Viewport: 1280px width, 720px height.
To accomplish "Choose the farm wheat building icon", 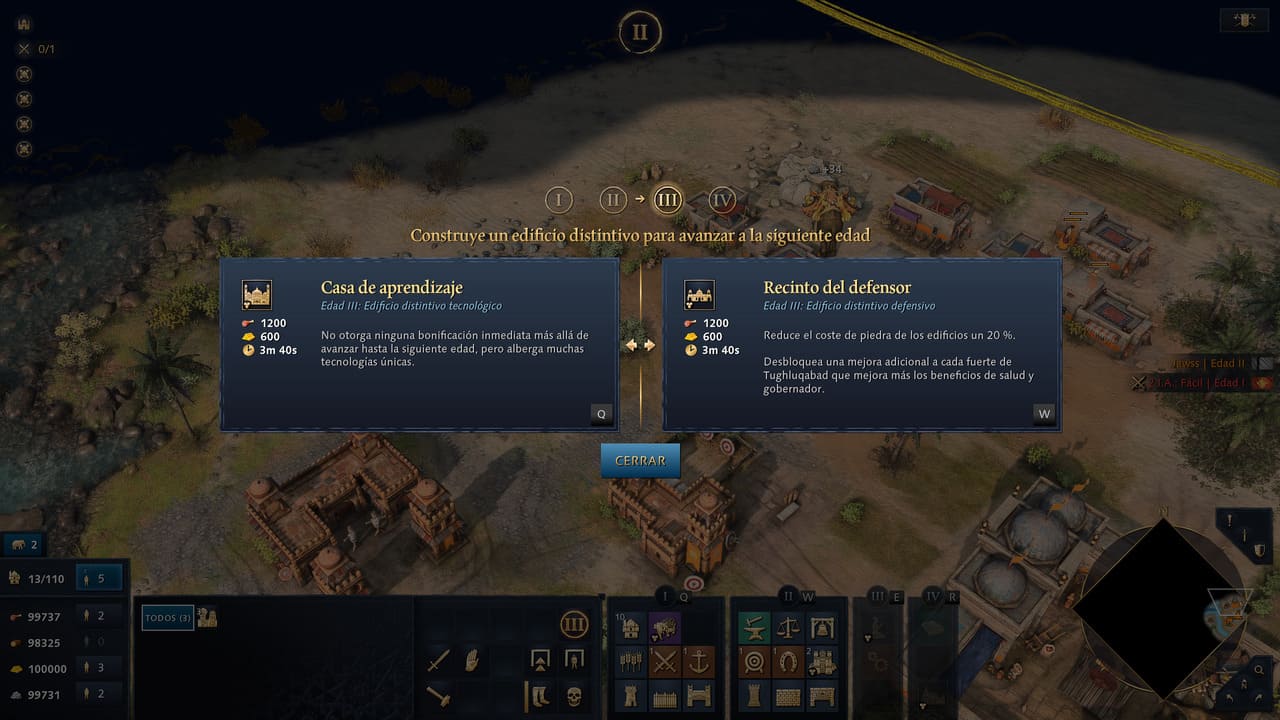I will (x=630, y=661).
